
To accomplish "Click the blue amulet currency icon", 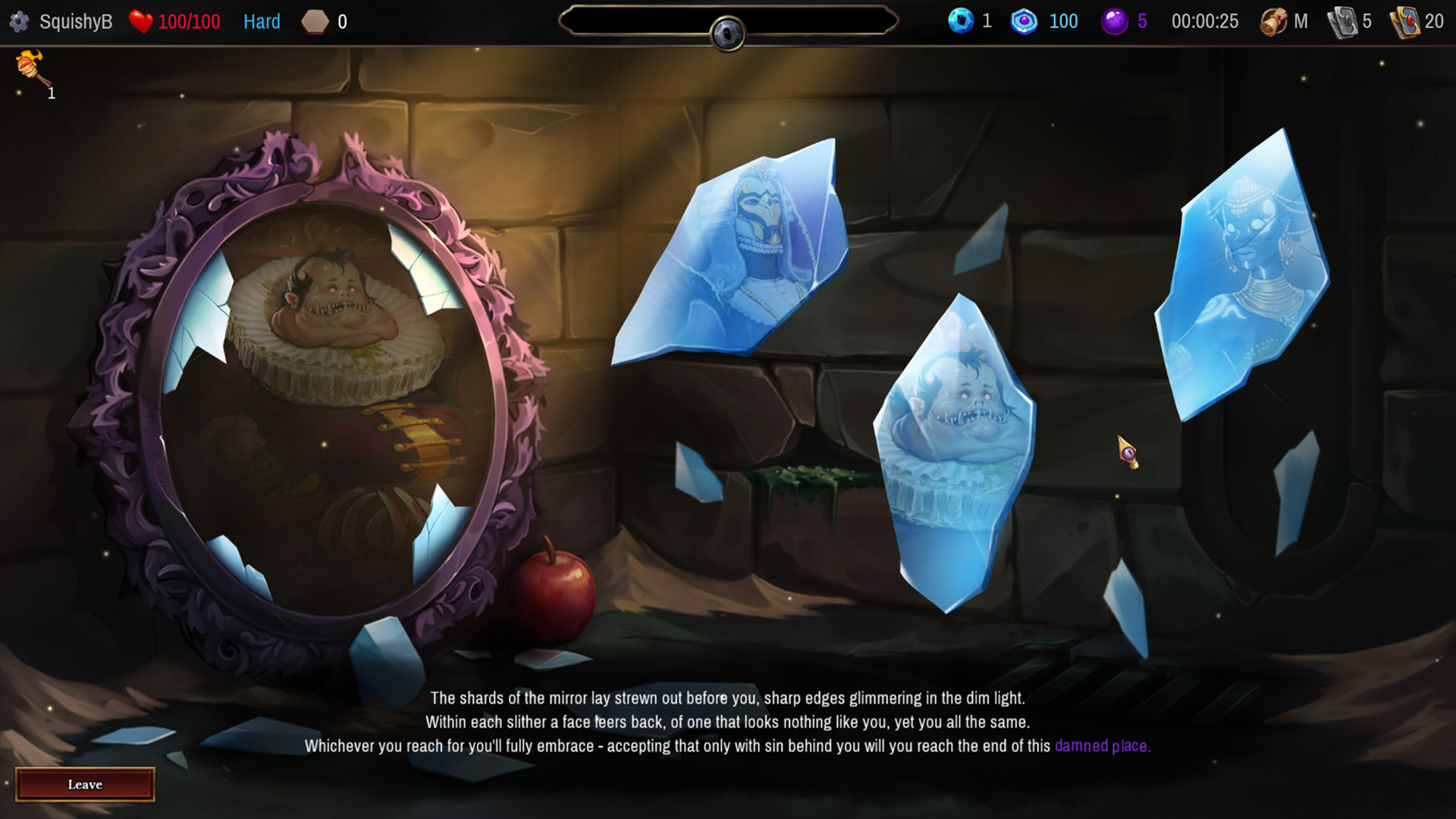I will (1025, 21).
